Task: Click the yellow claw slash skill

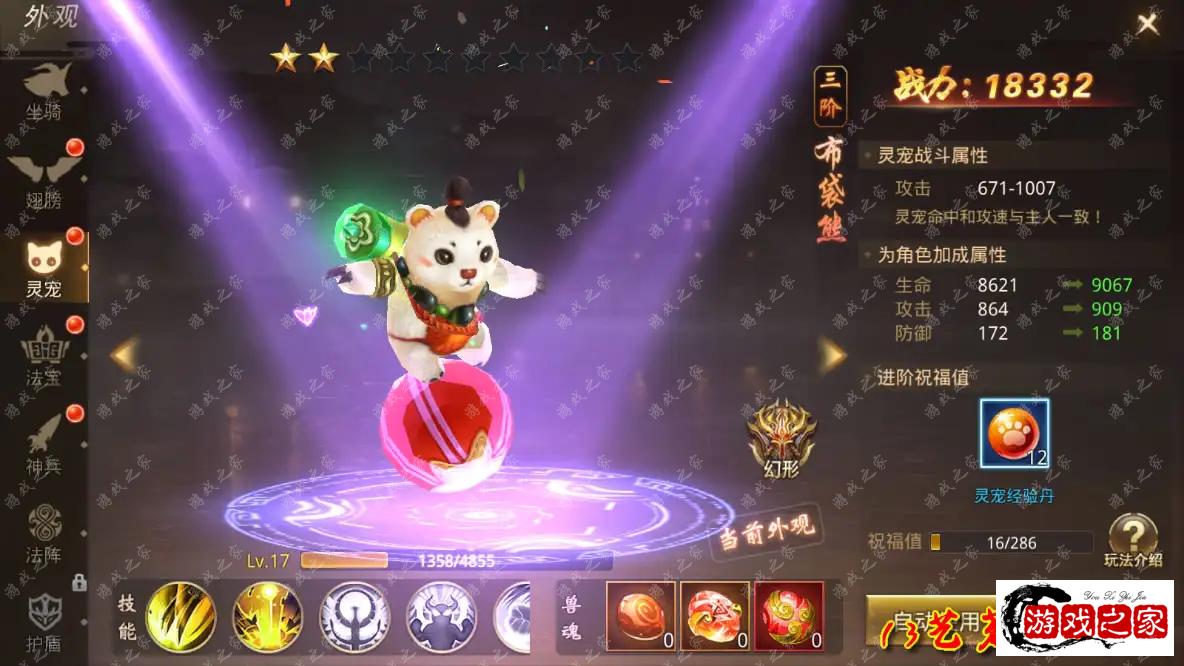Action: (x=181, y=617)
